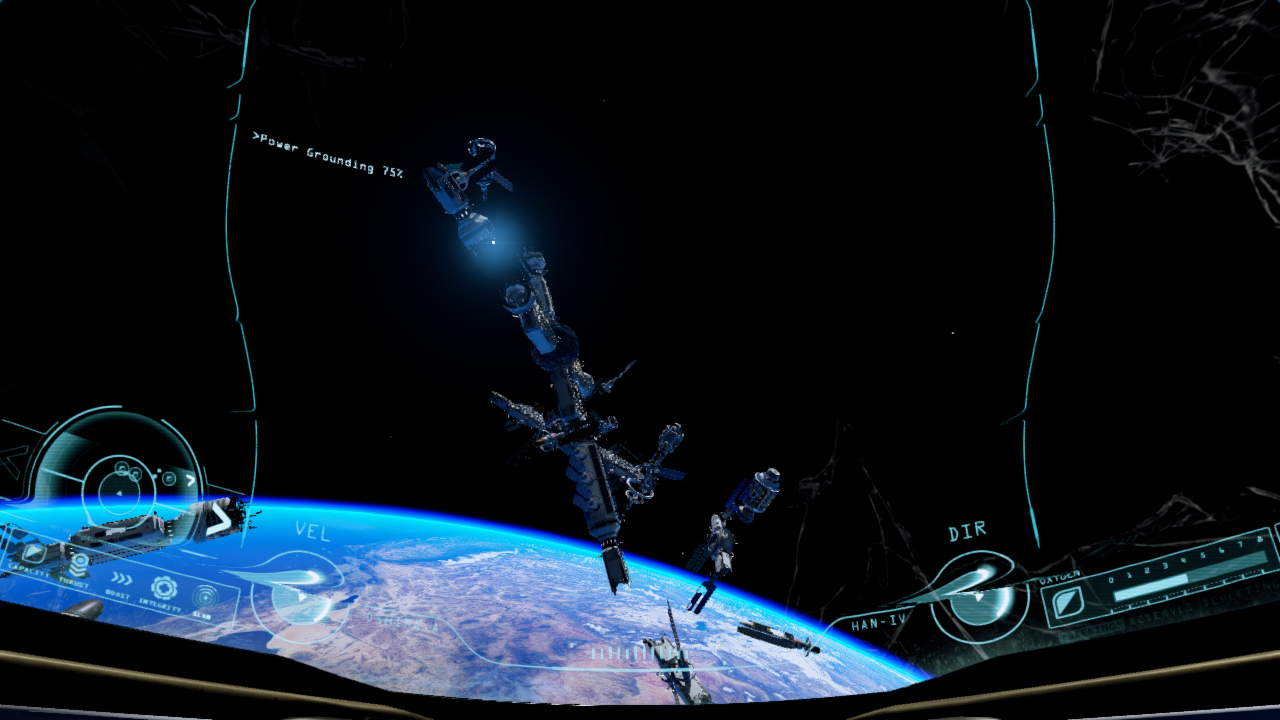Switch to the DIR navigation panel
Viewport: 1280px width, 720px height.
pyautogui.click(x=968, y=530)
